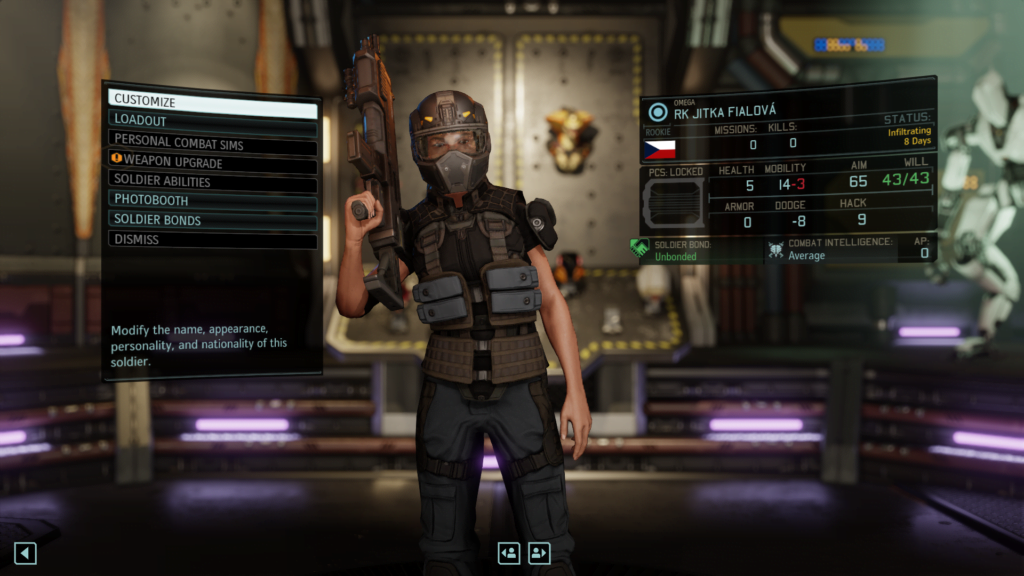Switch to the previous soldier
The height and width of the screenshot is (576, 1024).
[509, 553]
